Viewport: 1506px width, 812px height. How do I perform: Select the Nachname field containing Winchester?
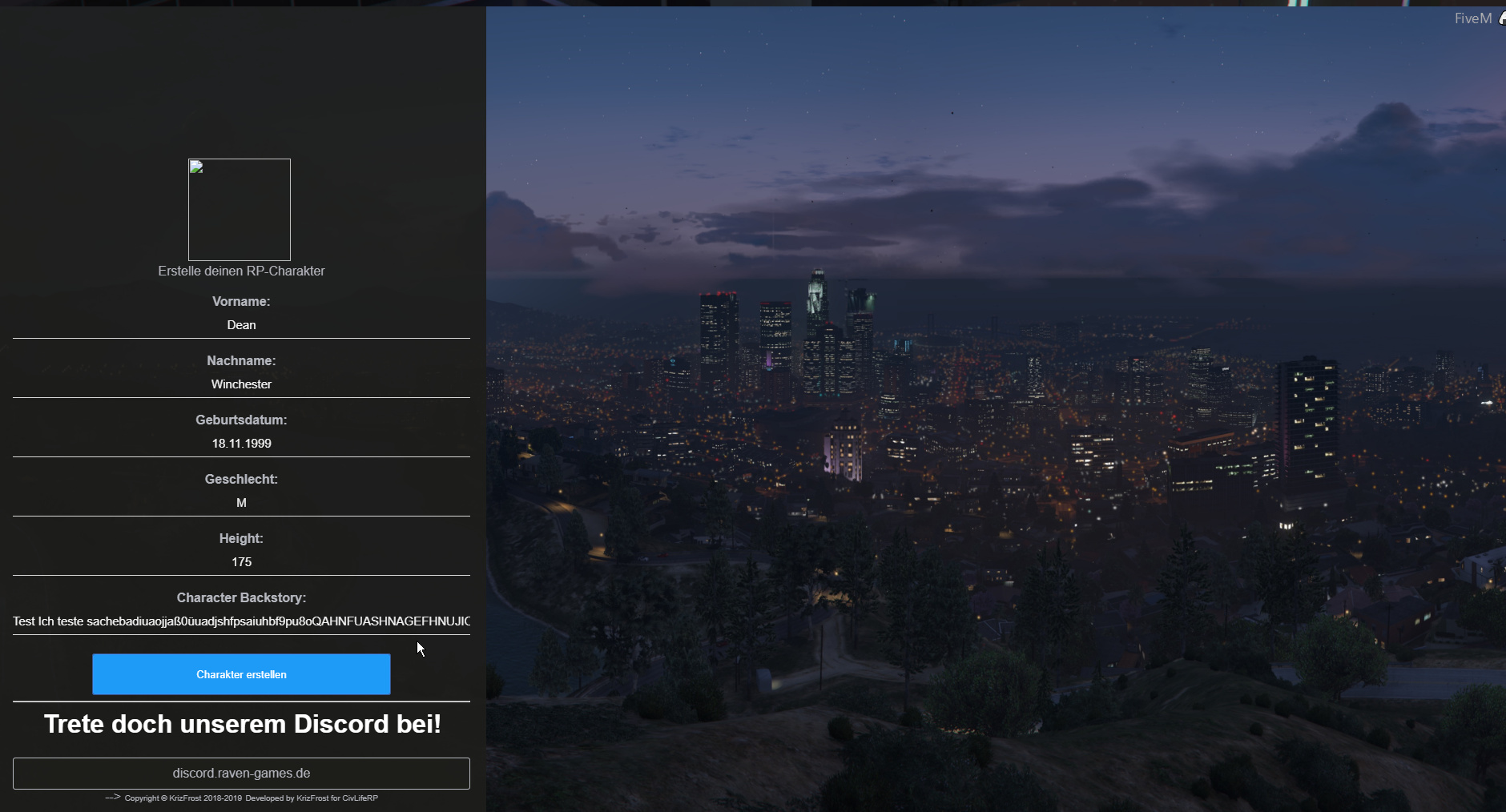pyautogui.click(x=241, y=384)
